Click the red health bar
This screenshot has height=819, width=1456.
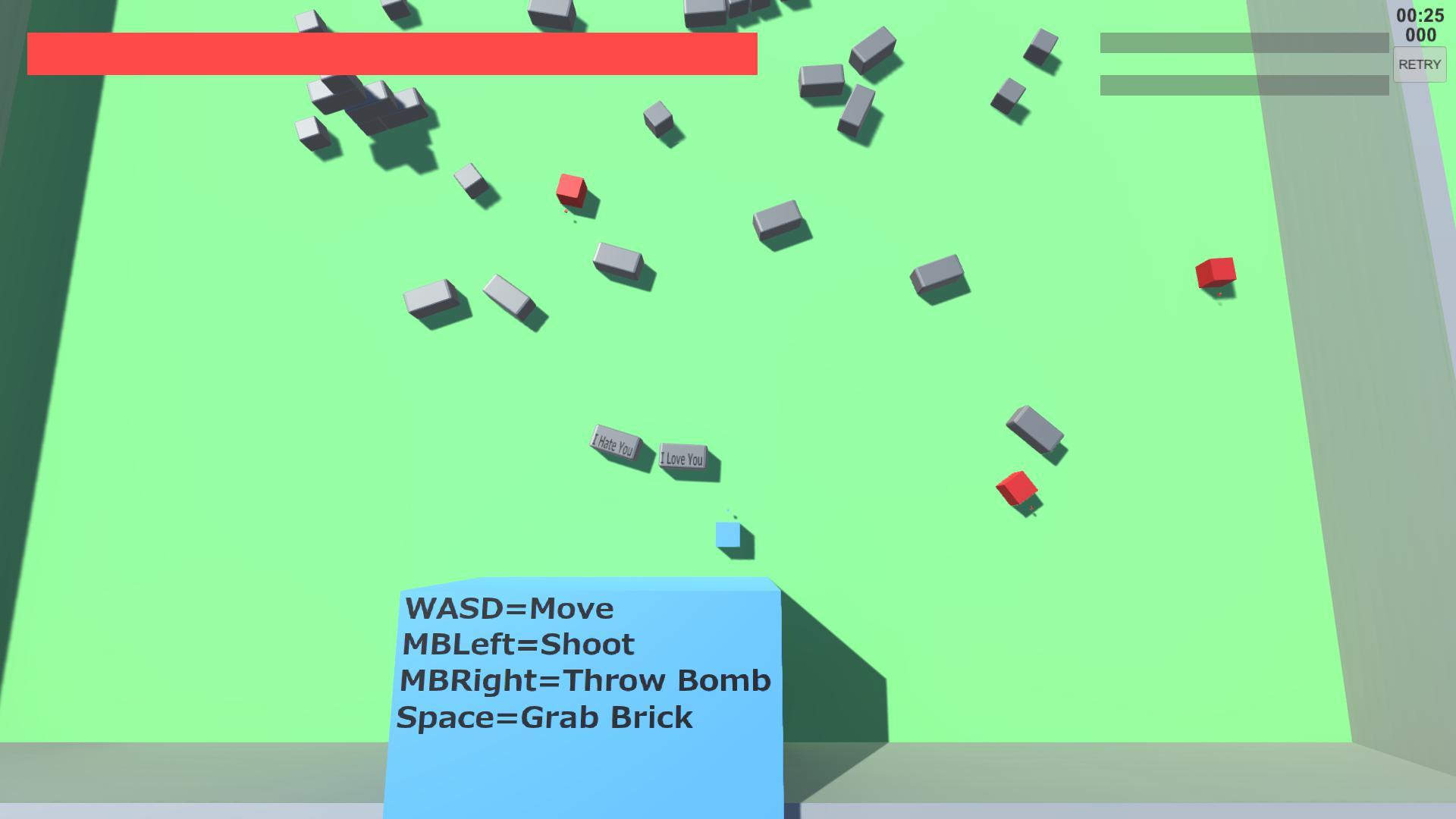[x=391, y=53]
